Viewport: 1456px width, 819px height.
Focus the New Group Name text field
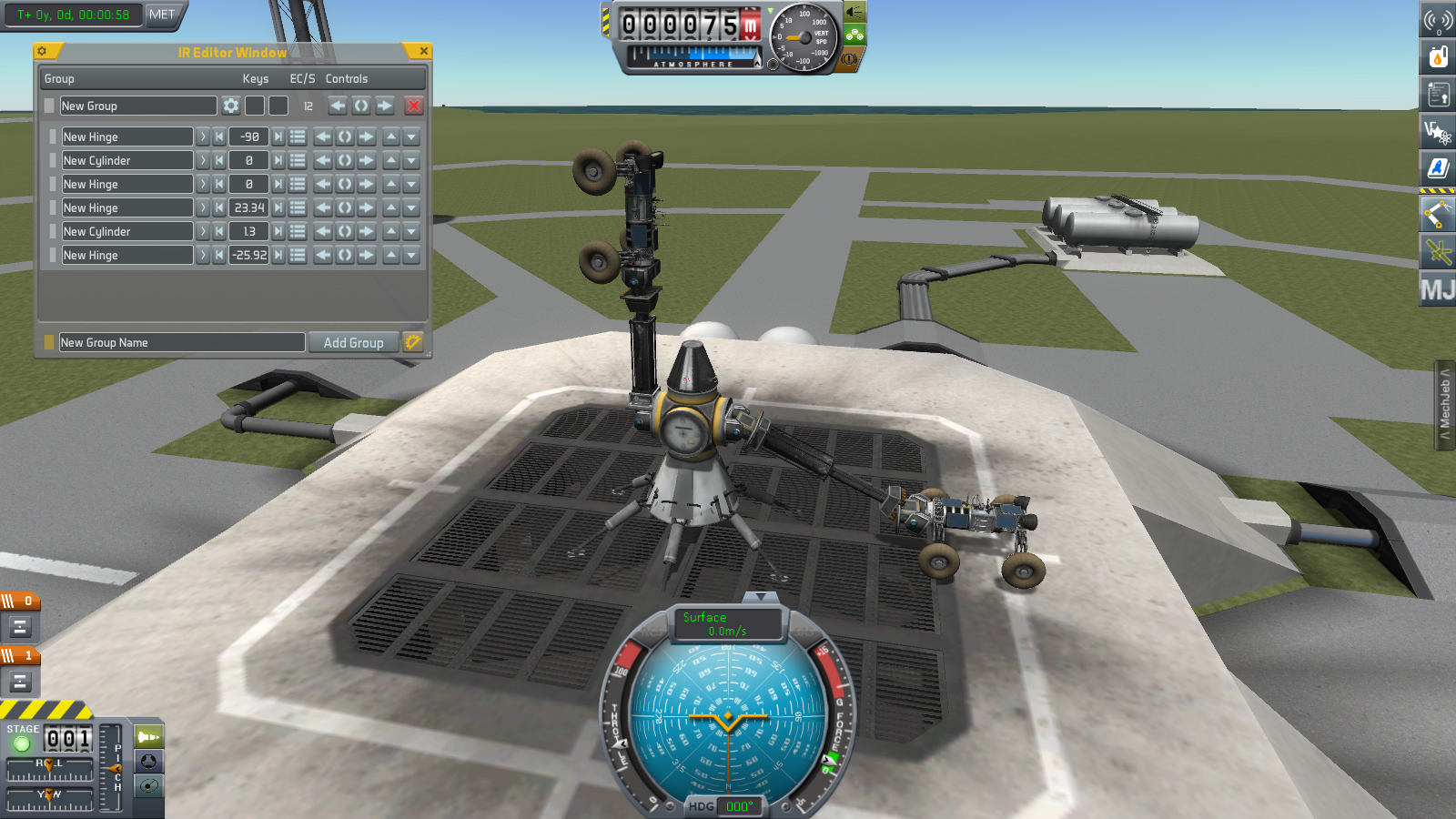click(x=182, y=343)
